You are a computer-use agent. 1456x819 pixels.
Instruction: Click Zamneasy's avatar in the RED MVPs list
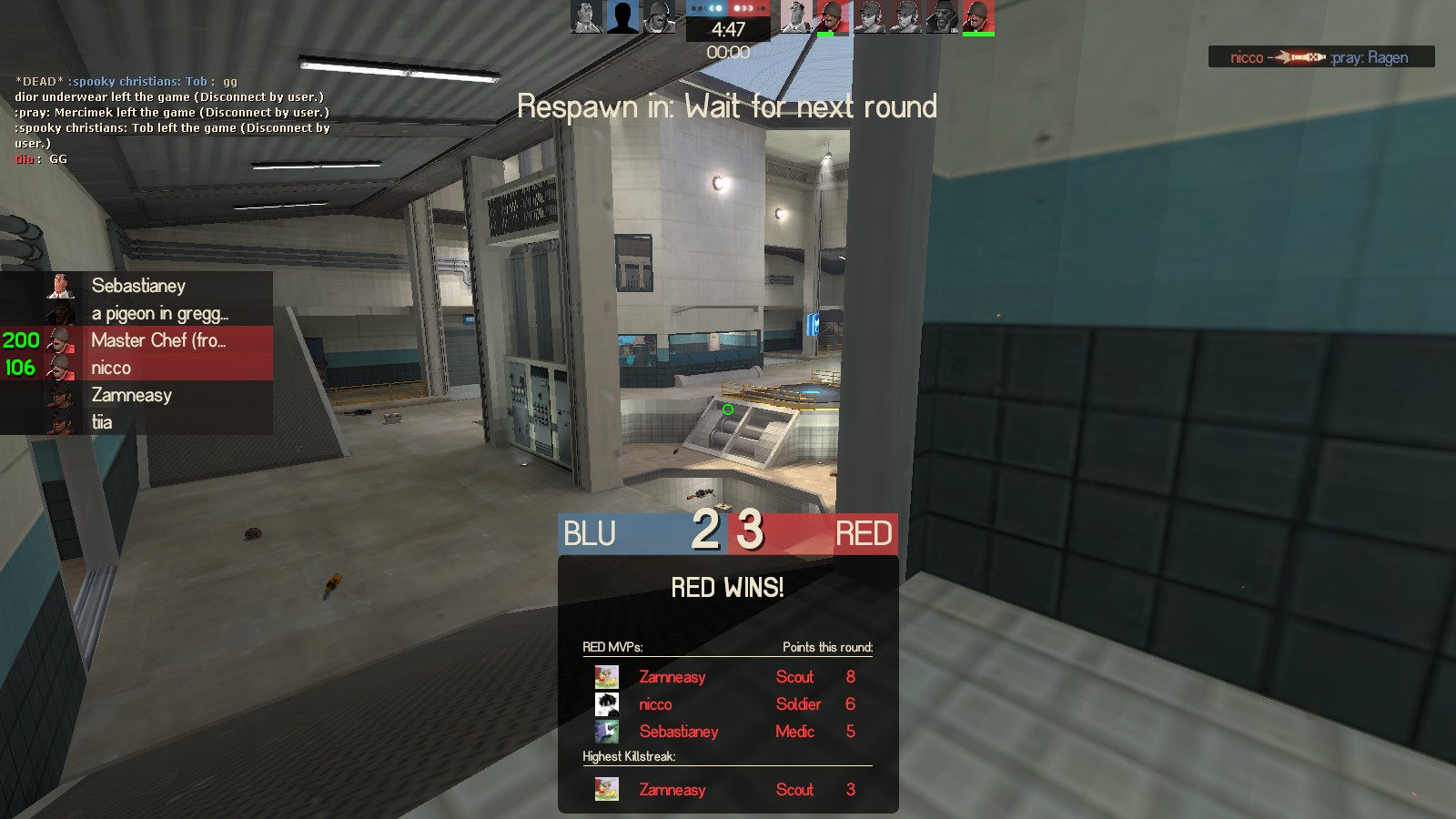click(607, 677)
